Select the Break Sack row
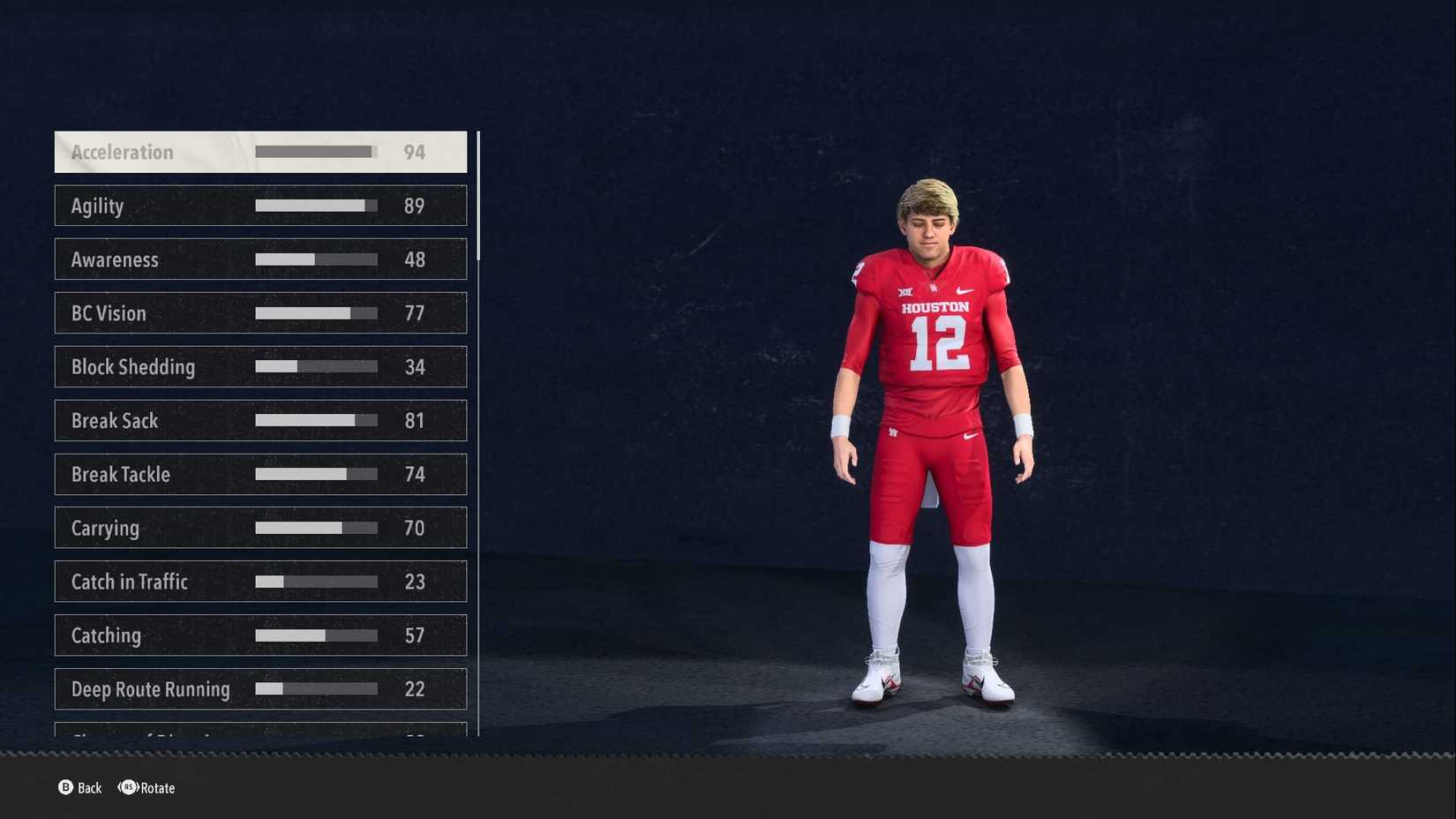The height and width of the screenshot is (819, 1456). coord(260,420)
